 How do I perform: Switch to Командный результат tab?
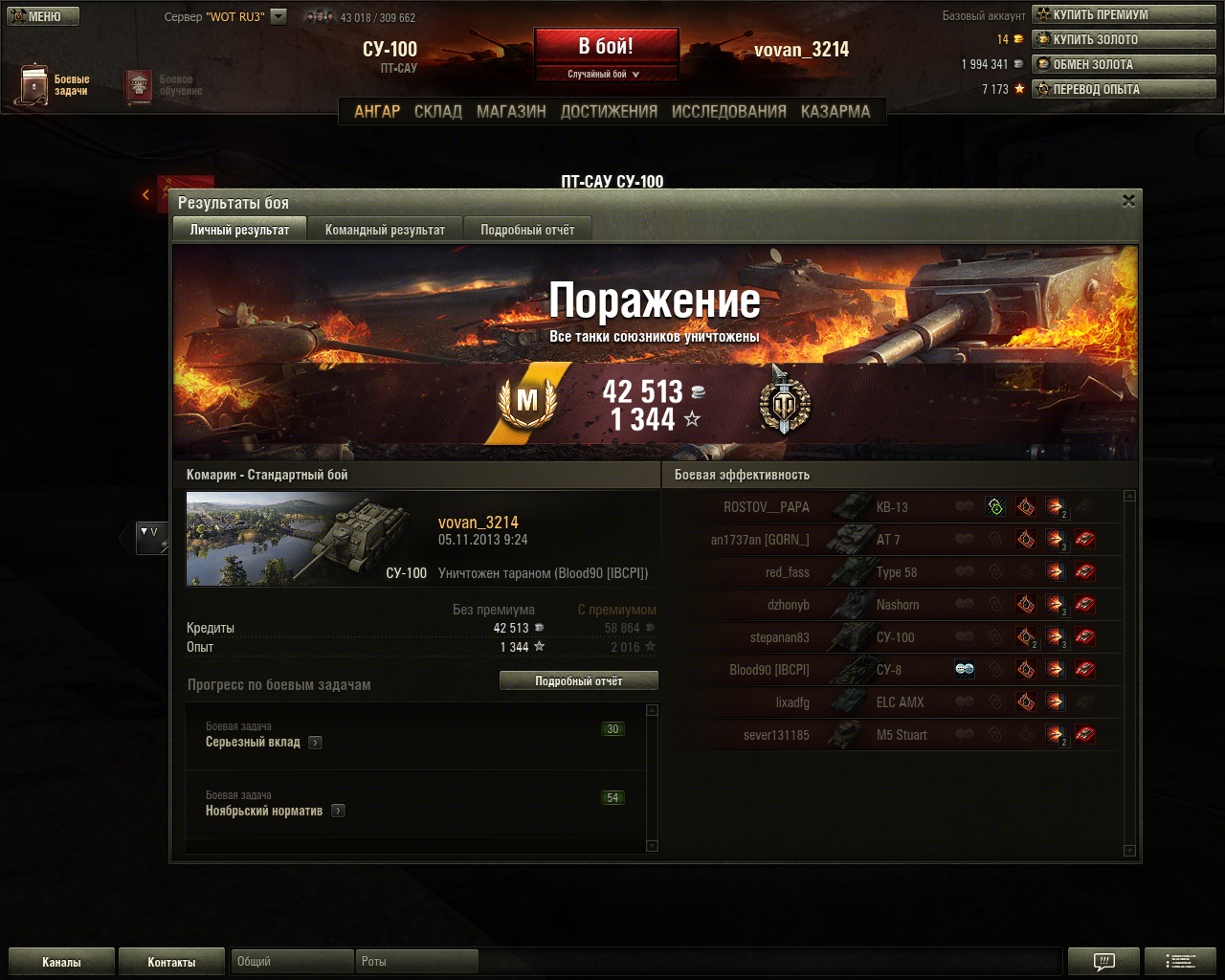point(385,230)
